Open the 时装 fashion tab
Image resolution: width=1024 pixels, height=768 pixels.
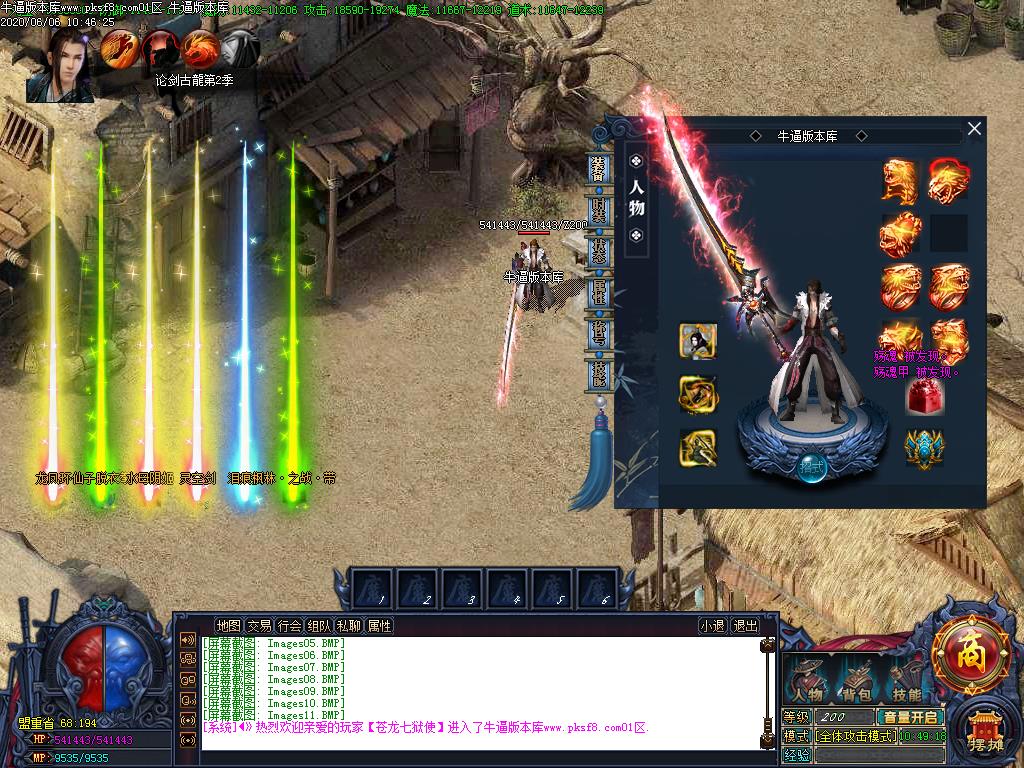click(599, 211)
